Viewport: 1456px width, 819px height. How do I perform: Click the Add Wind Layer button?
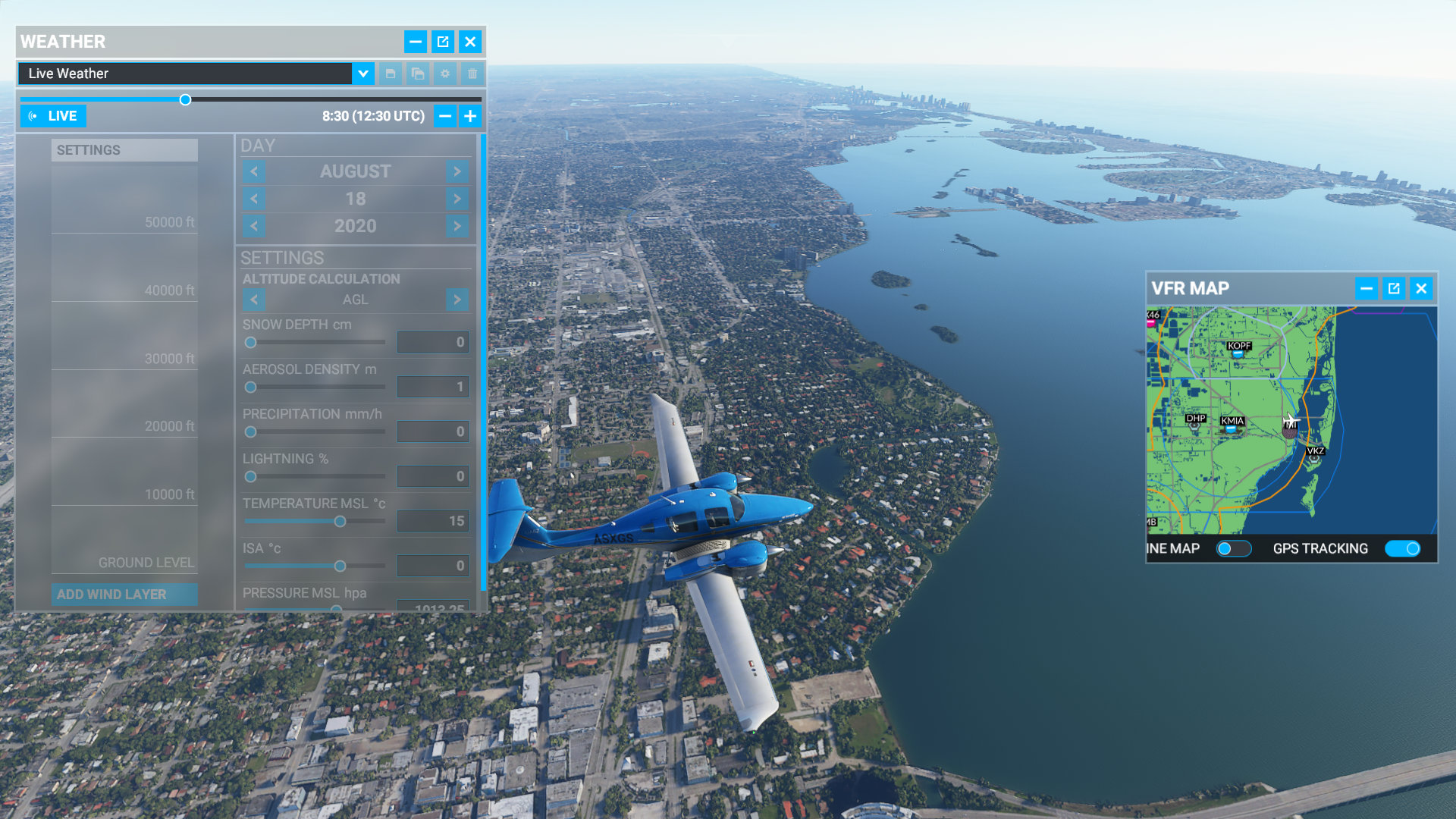coord(124,595)
